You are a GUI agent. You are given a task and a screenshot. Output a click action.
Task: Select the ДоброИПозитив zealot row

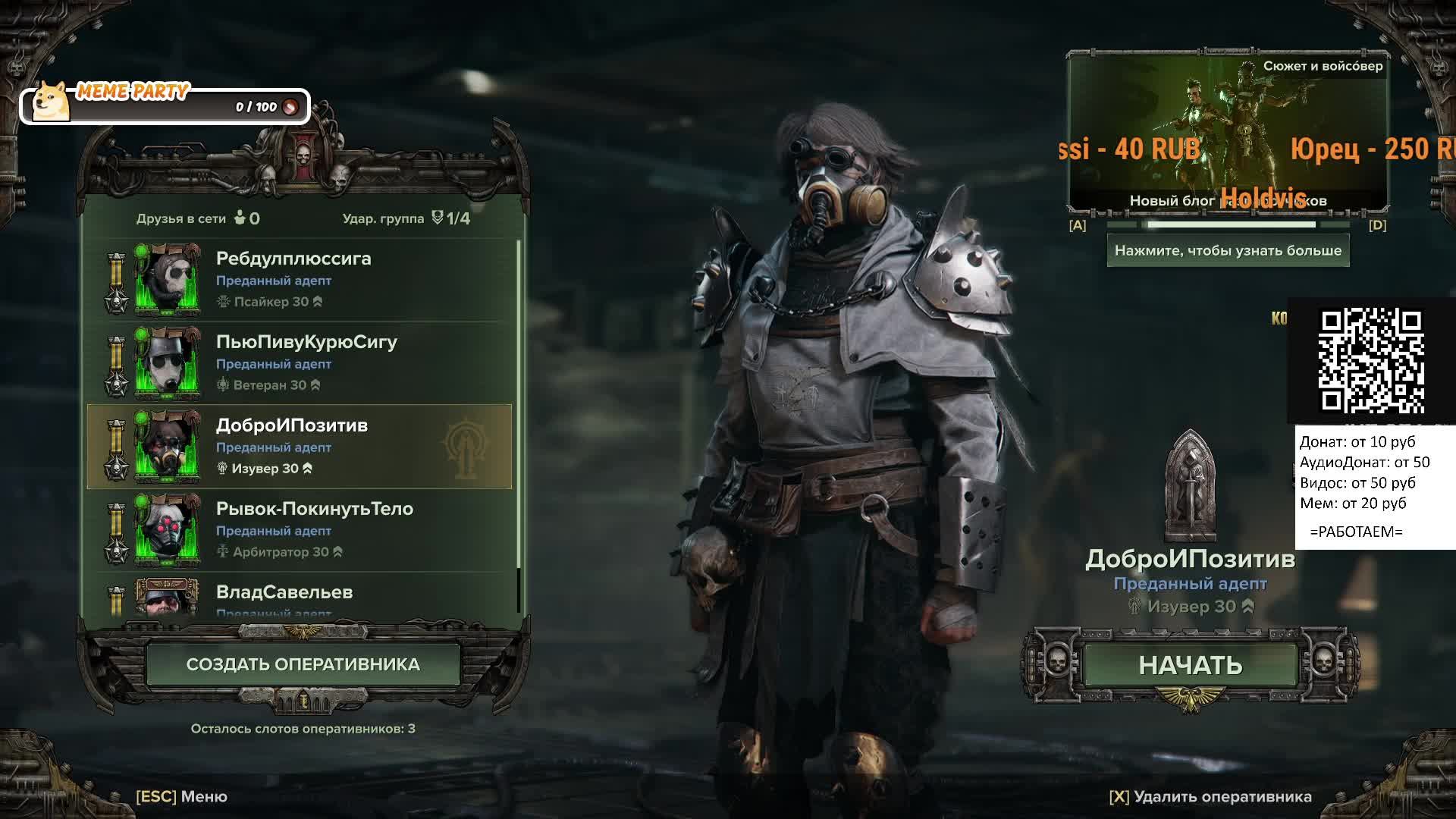(300, 446)
